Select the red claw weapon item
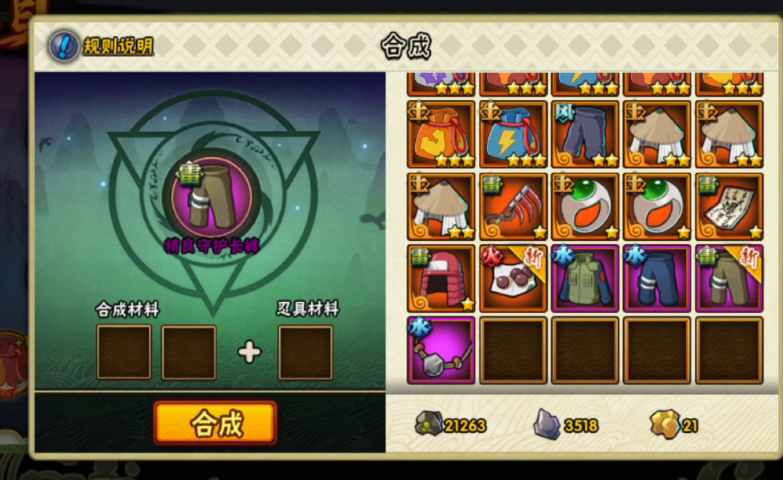The image size is (783, 480). pyautogui.click(x=513, y=206)
